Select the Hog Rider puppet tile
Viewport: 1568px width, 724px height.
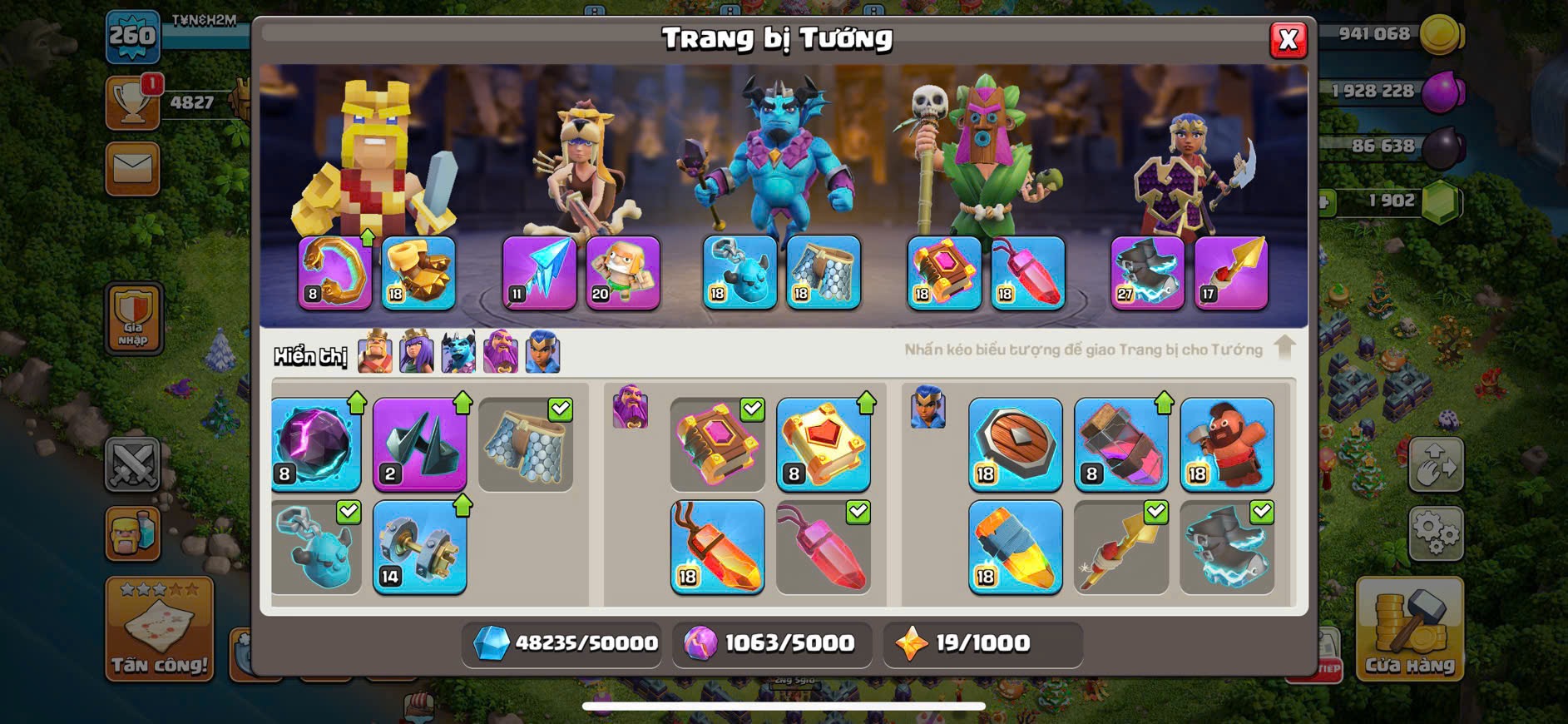[1227, 444]
